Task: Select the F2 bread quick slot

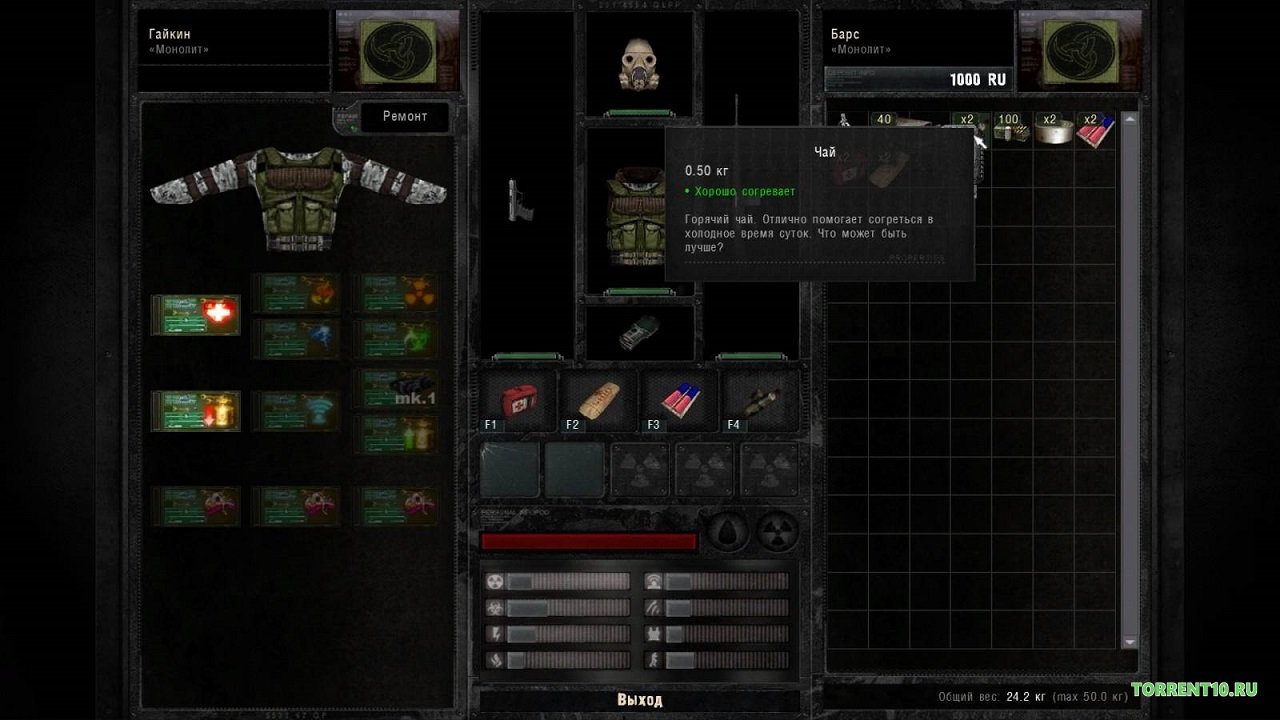Action: coord(599,401)
